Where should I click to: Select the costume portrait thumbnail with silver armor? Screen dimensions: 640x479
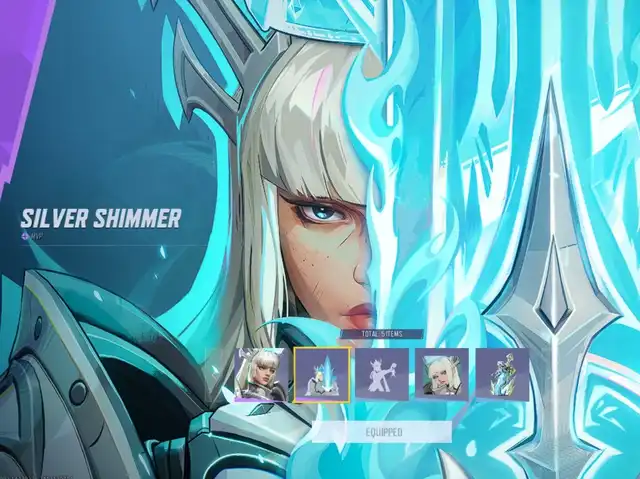pos(262,373)
